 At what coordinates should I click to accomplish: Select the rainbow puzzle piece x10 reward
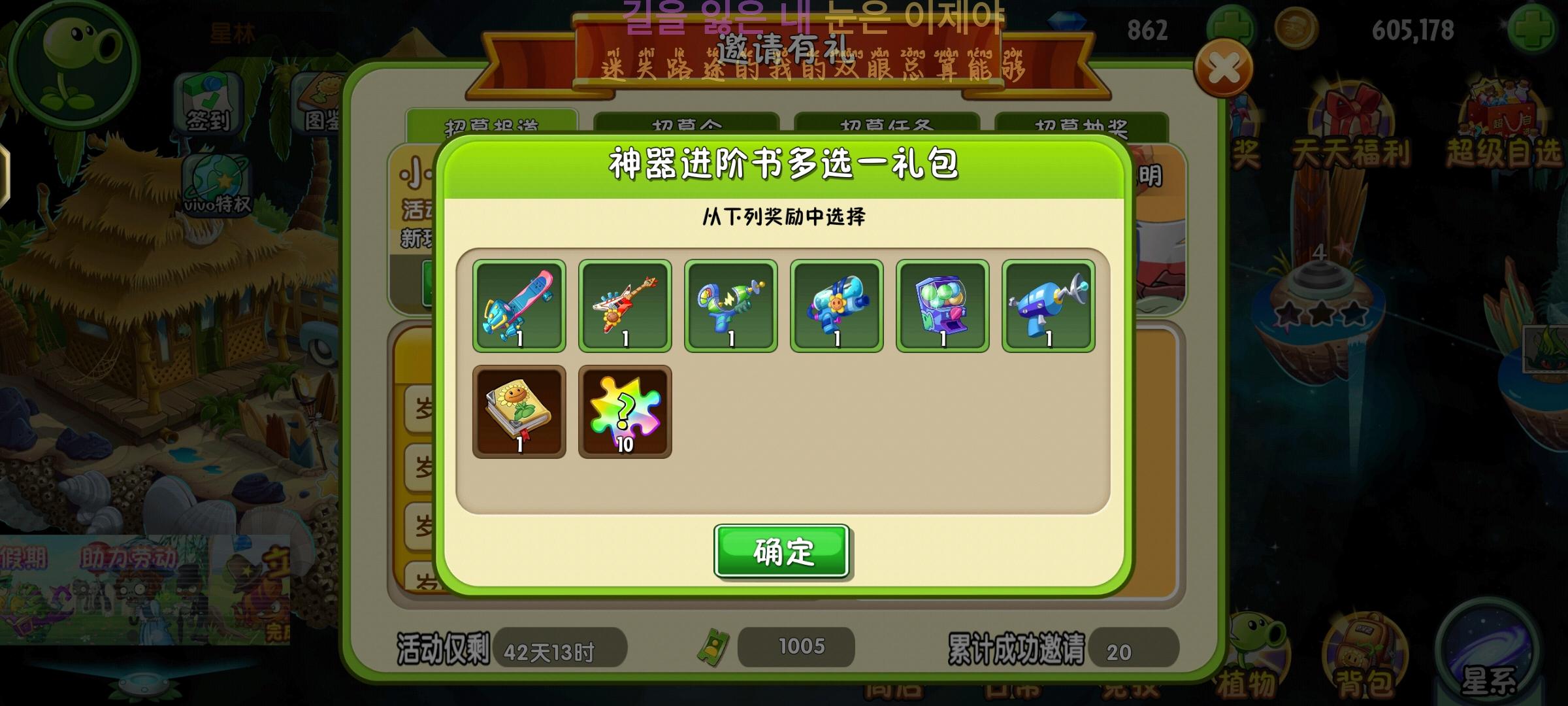[625, 411]
